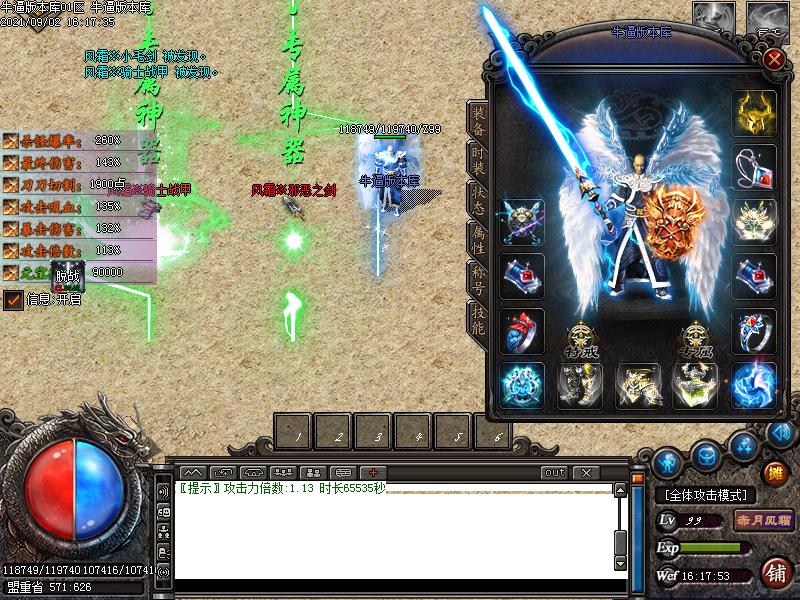The image size is (800, 600).
Task: Select the blue gem ring slot
Action: pyautogui.click(x=753, y=331)
